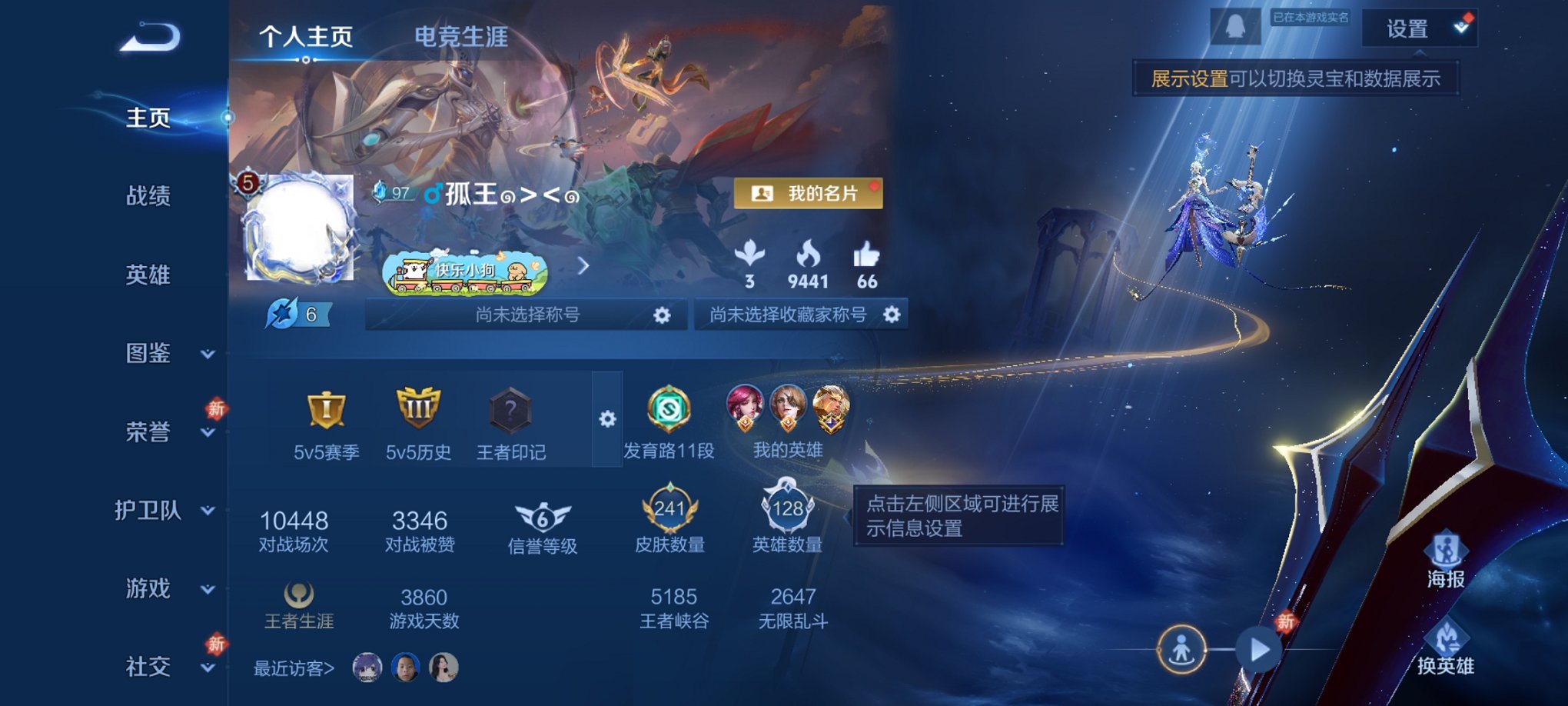Toggle the character pose display button

1184,650
